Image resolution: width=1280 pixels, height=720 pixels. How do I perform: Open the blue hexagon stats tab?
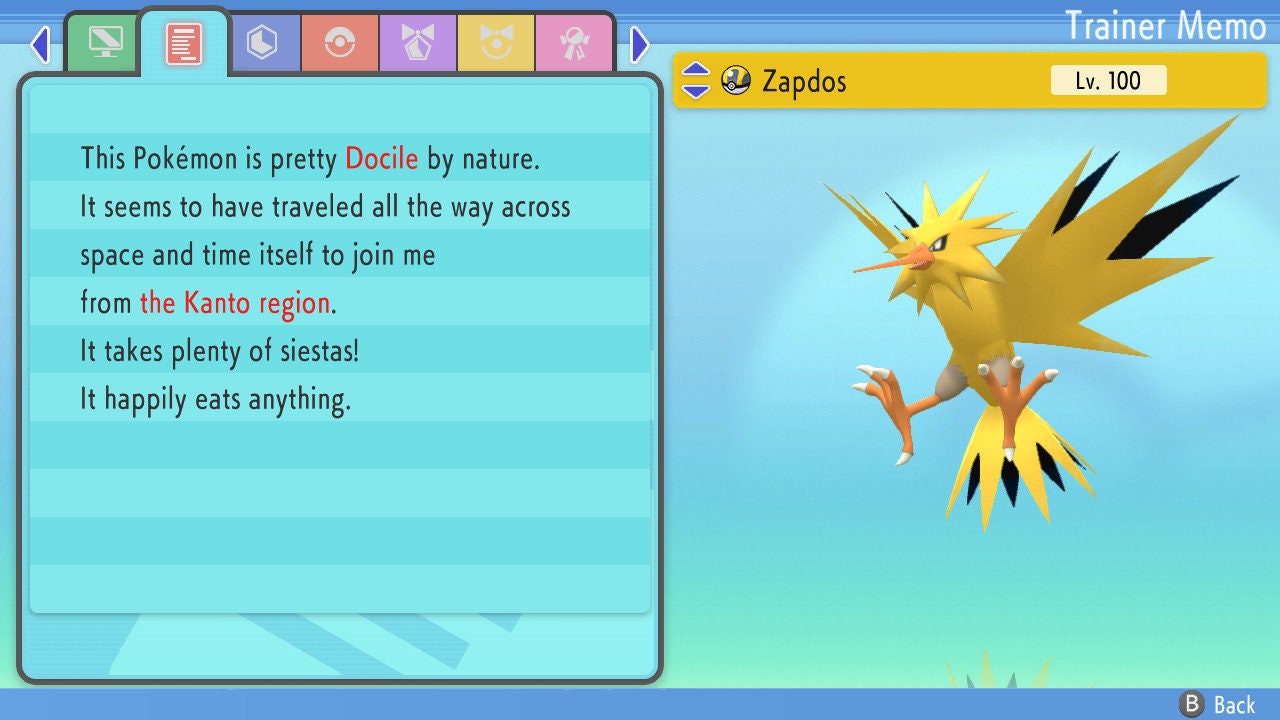pyautogui.click(x=262, y=43)
